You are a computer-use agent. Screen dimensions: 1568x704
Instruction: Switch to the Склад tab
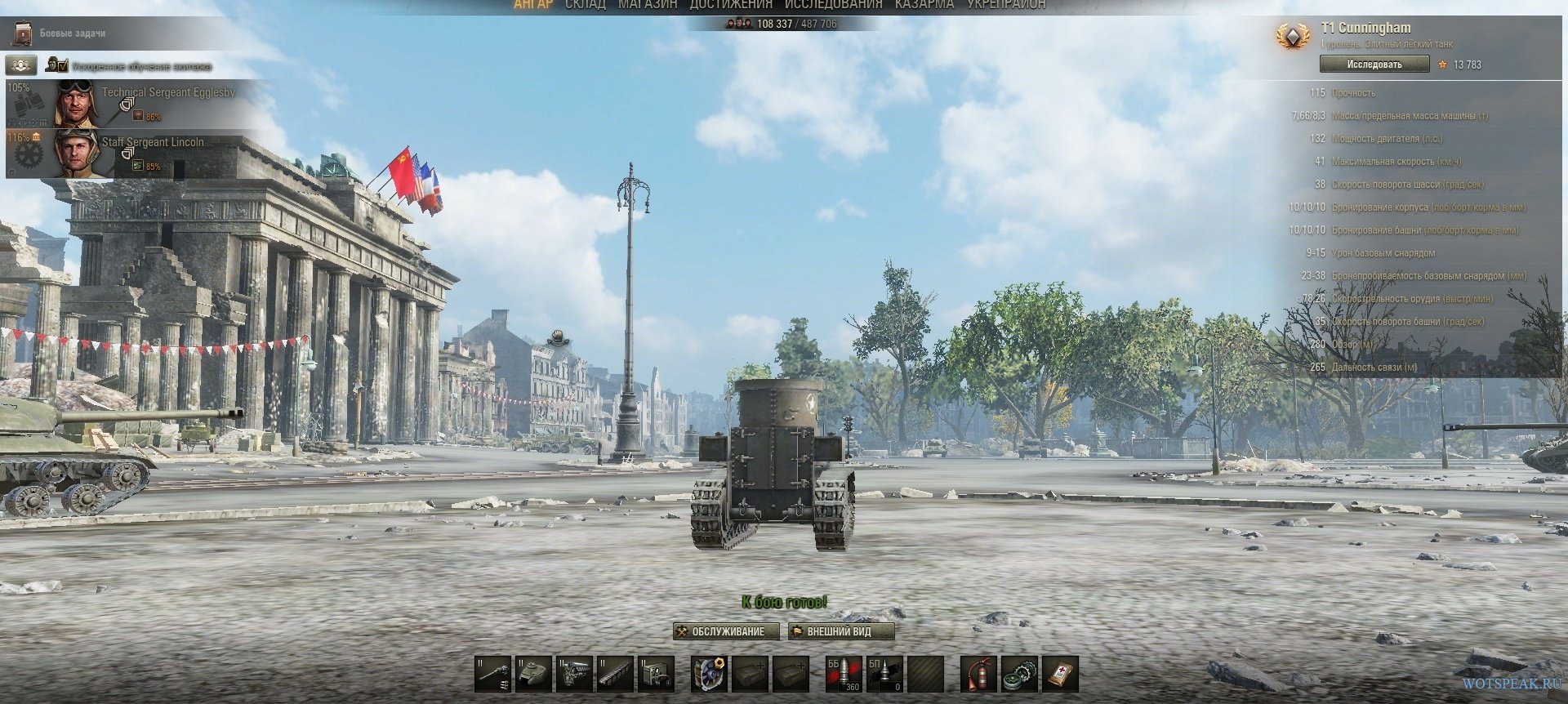tap(585, 5)
